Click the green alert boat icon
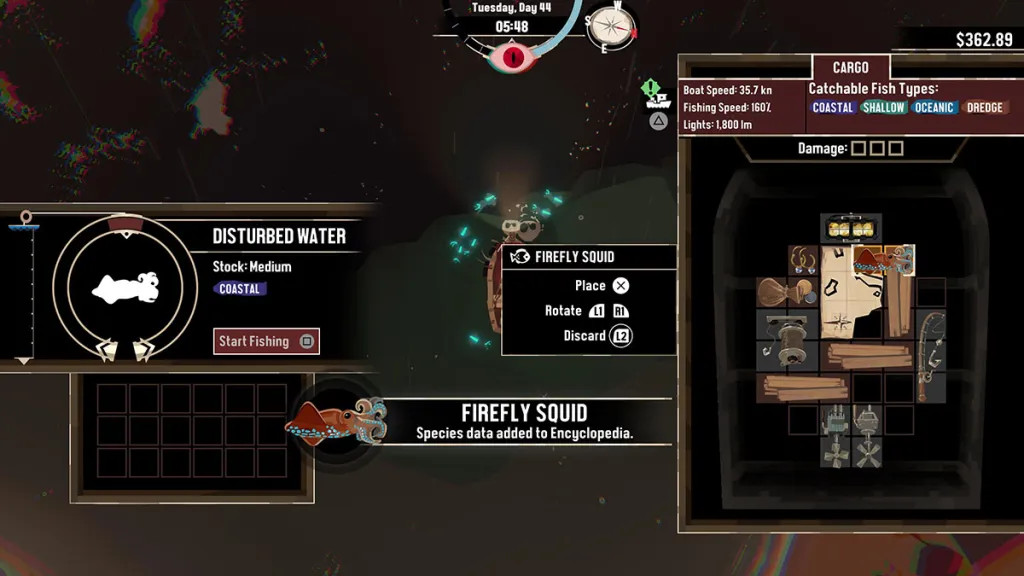This screenshot has height=576, width=1024. [655, 94]
